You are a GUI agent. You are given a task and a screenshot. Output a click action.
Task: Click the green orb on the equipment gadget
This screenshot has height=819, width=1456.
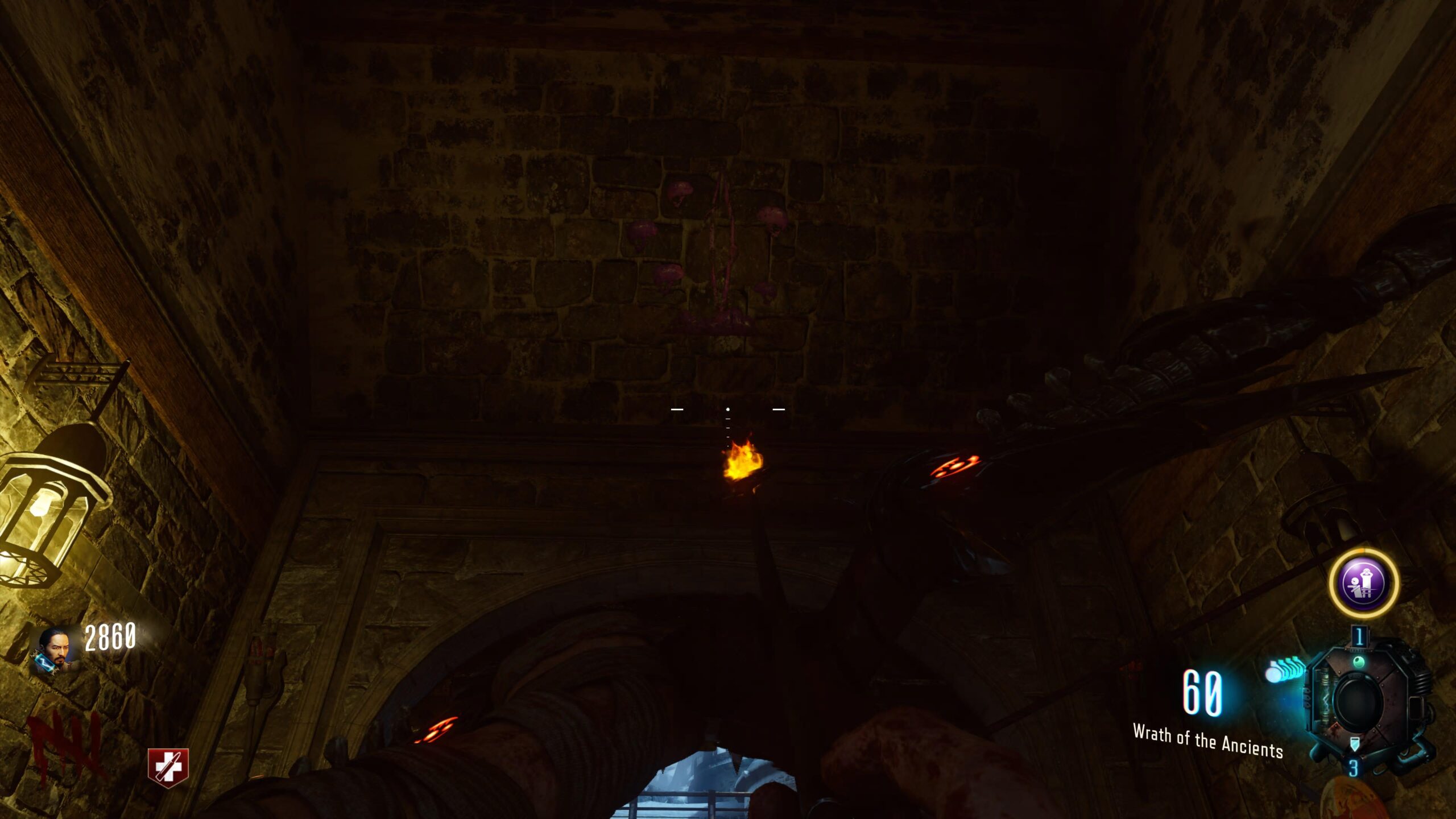tap(1358, 661)
